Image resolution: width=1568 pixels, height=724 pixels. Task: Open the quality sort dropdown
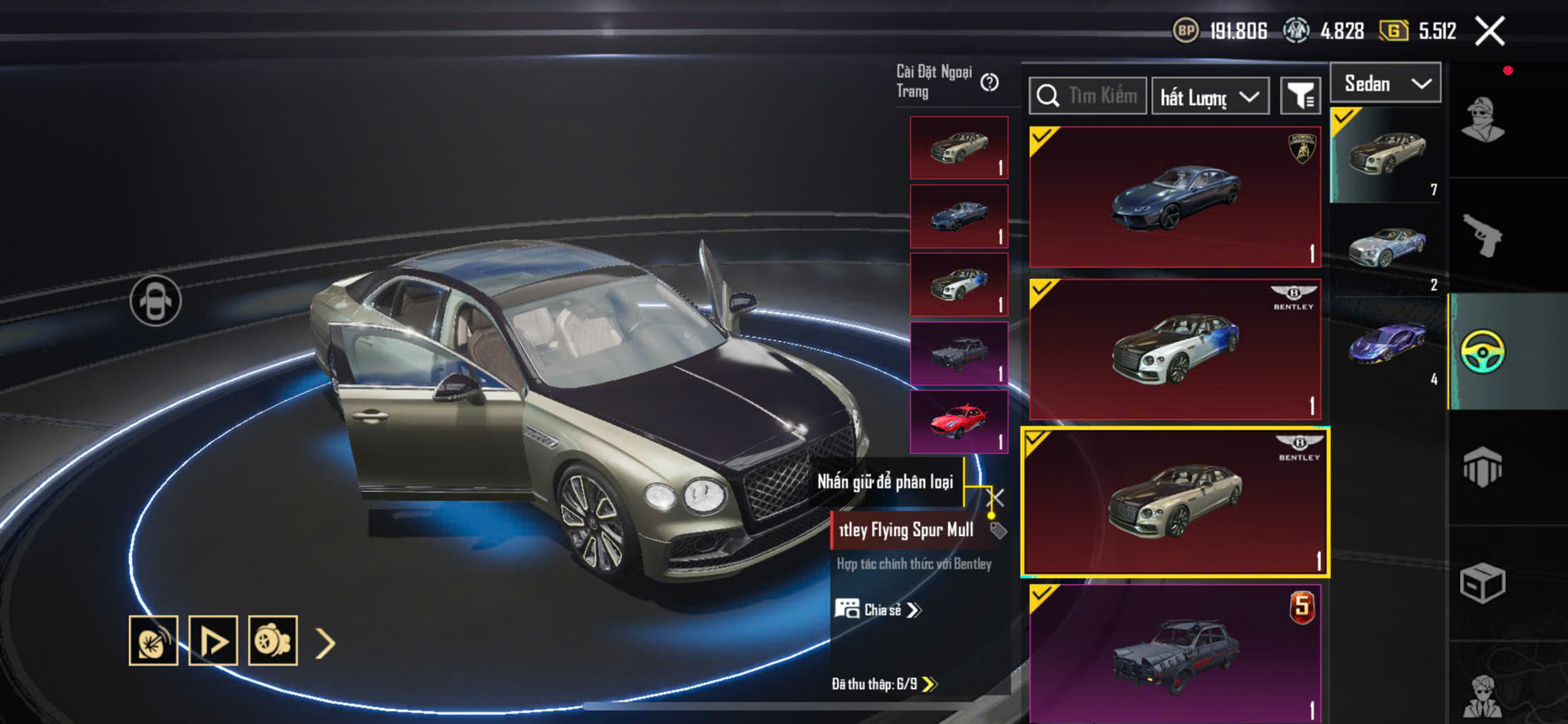[x=1209, y=97]
